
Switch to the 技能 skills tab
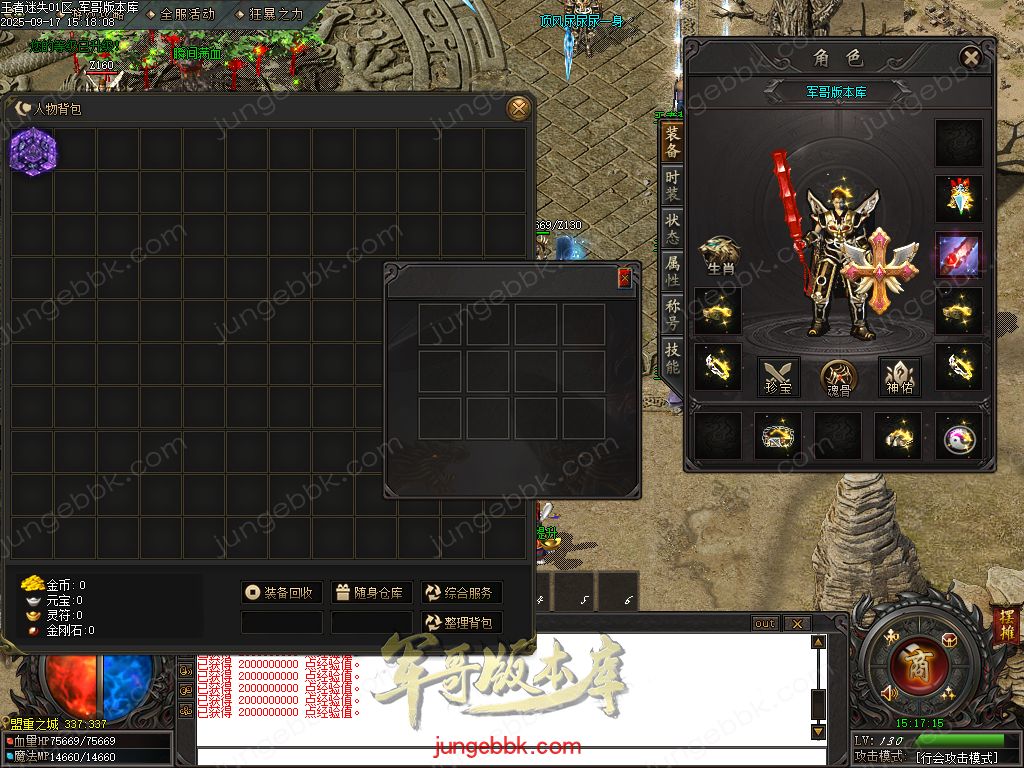672,358
